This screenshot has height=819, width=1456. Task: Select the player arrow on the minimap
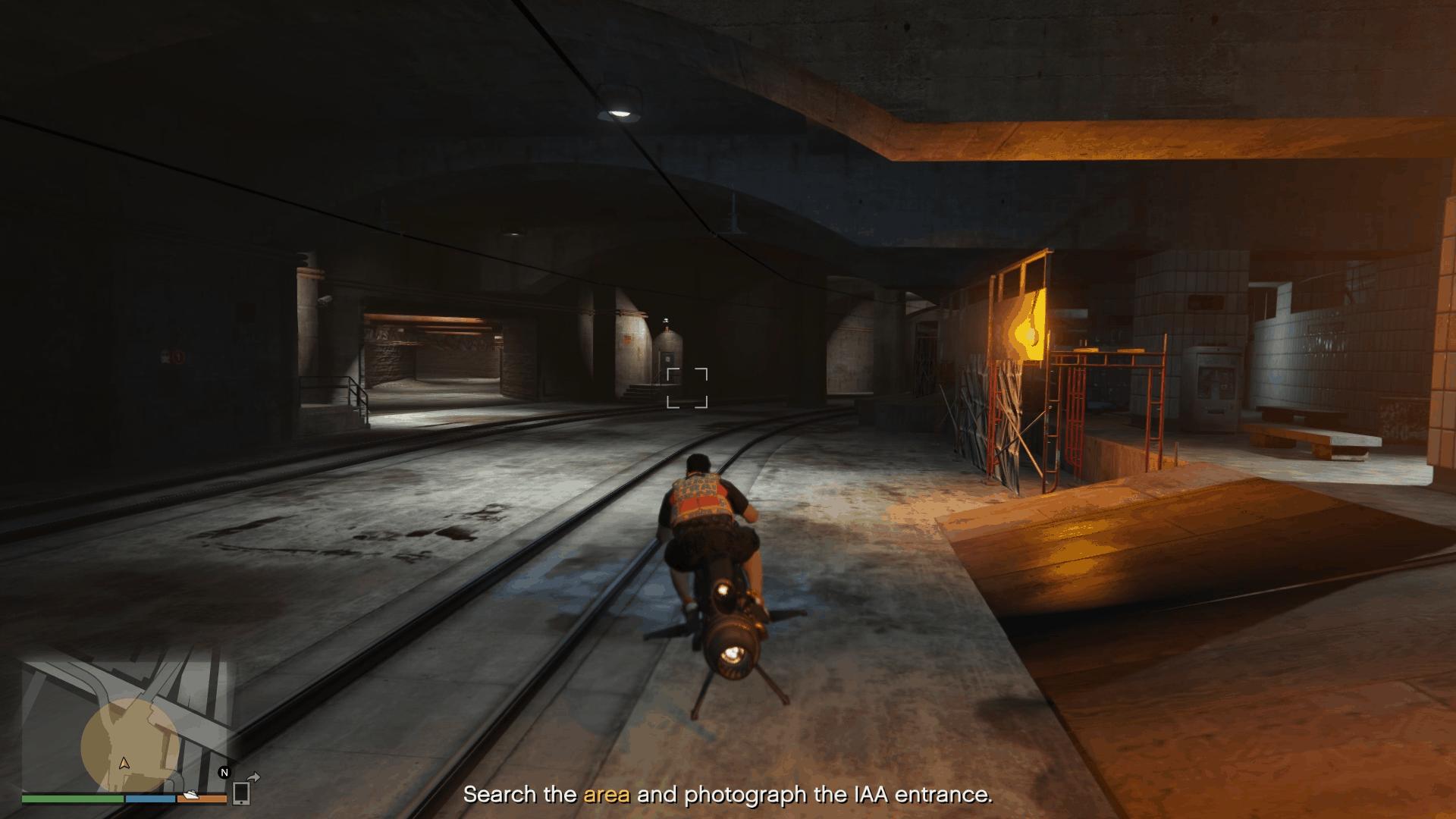coord(124,763)
